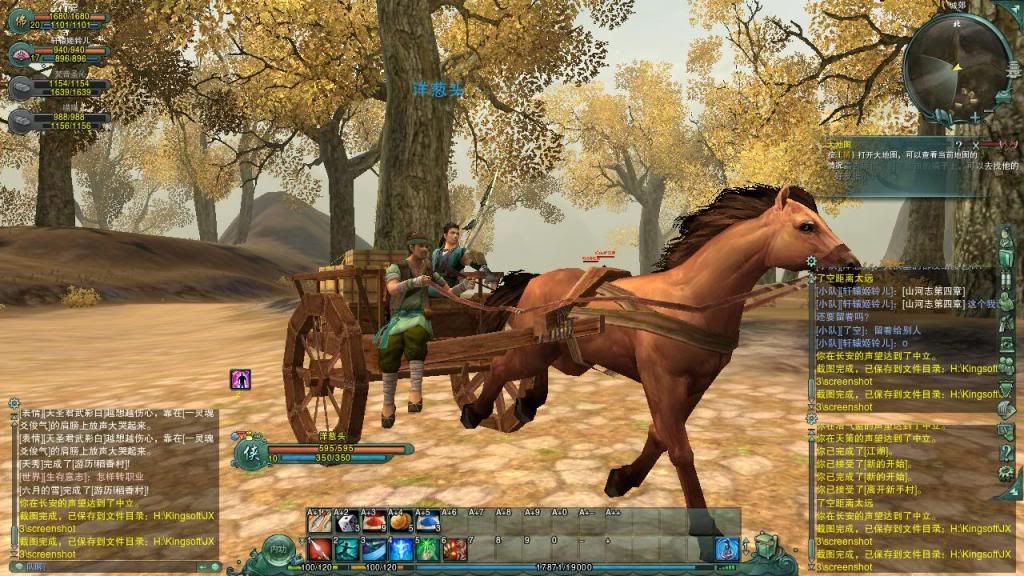Open the question mark help menu icon
Screen dimensions: 1024x576
[x=1006, y=452]
